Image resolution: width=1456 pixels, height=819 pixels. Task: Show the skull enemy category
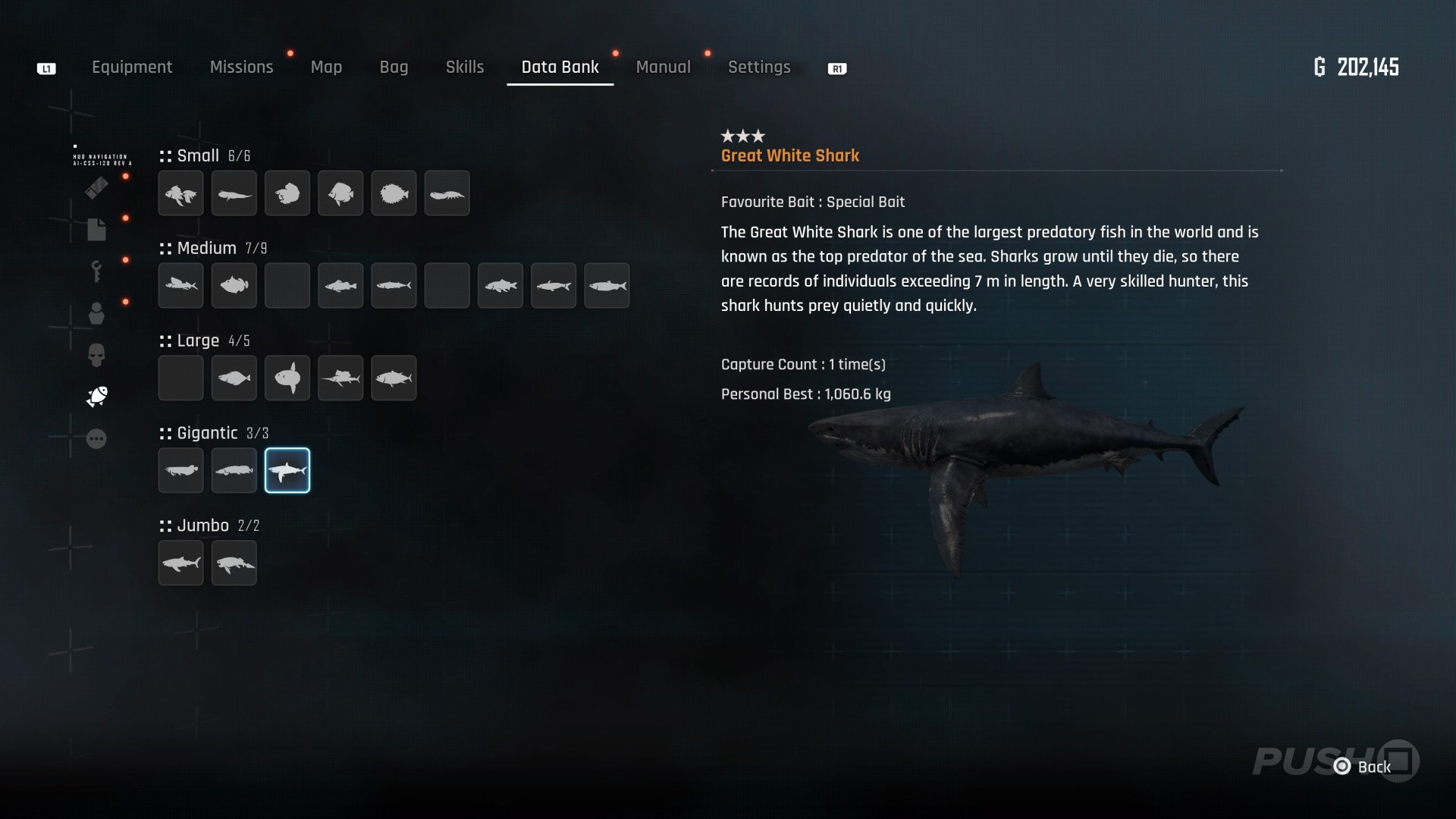pyautogui.click(x=96, y=355)
